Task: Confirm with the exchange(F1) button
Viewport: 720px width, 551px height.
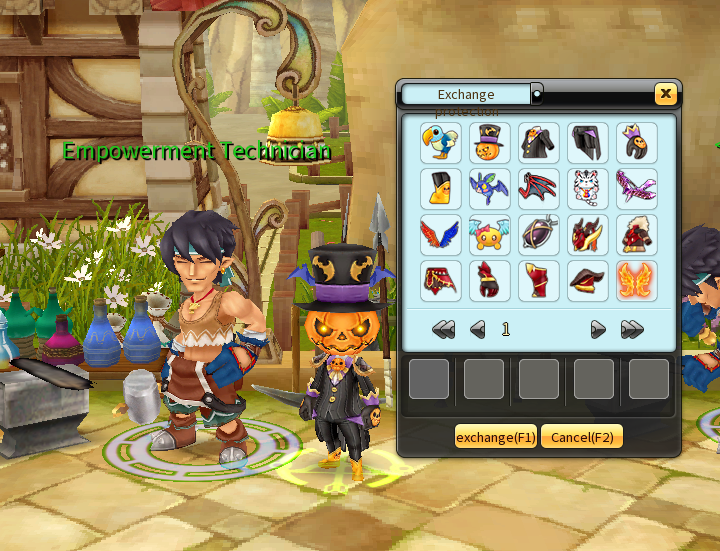Action: (496, 437)
